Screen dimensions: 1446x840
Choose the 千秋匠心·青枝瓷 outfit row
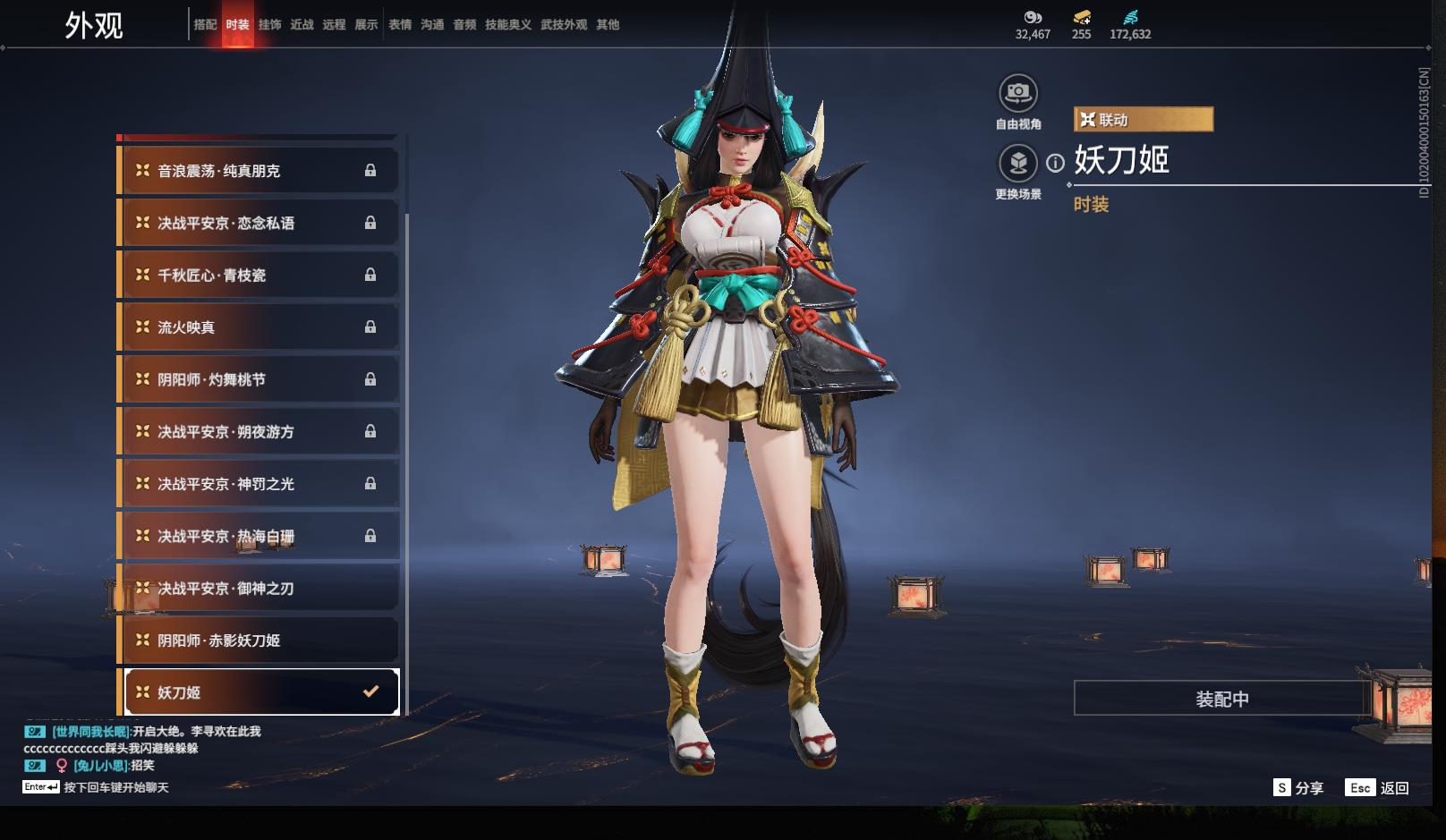pyautogui.click(x=259, y=276)
